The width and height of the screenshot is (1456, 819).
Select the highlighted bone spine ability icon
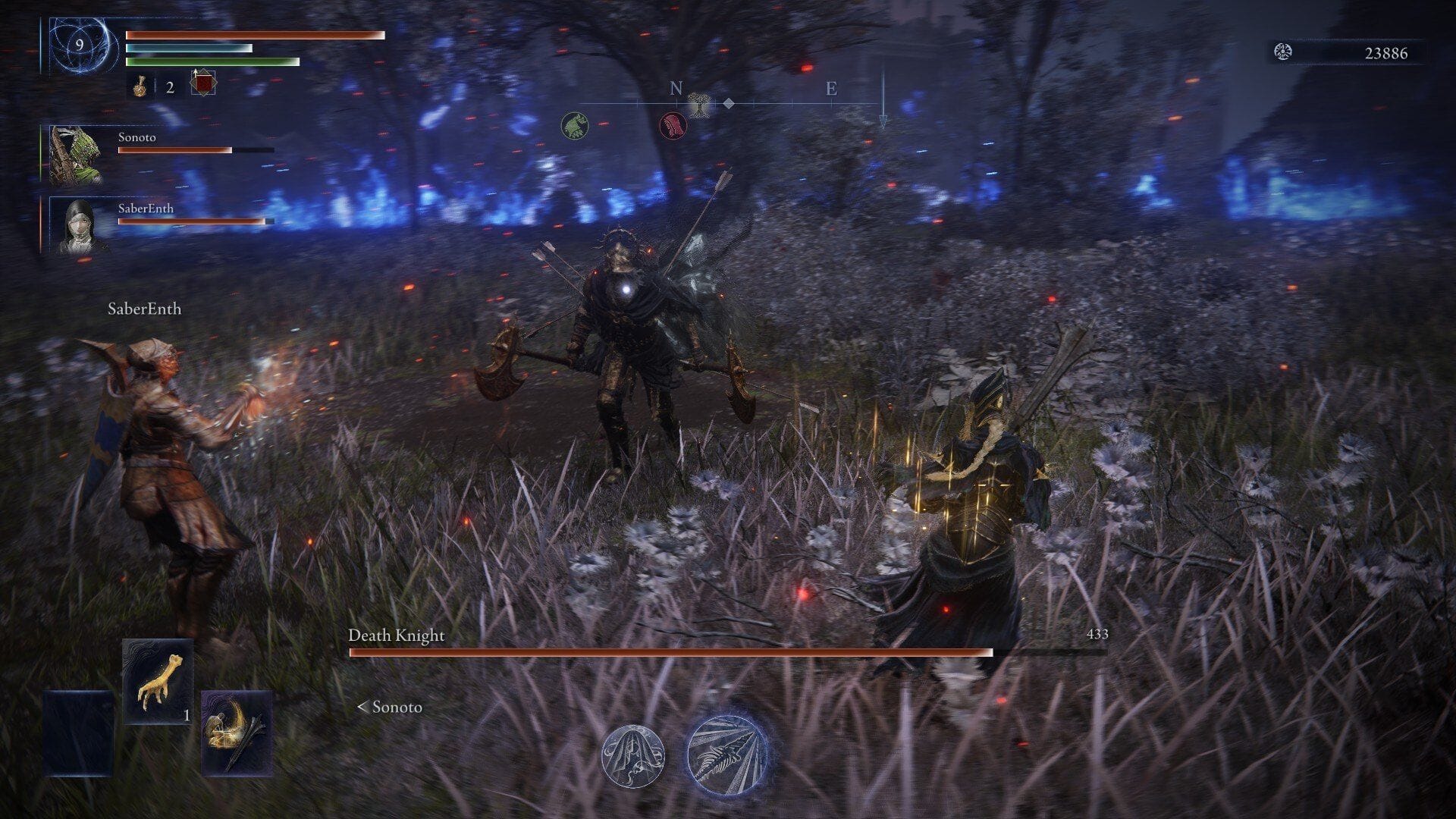point(728,751)
